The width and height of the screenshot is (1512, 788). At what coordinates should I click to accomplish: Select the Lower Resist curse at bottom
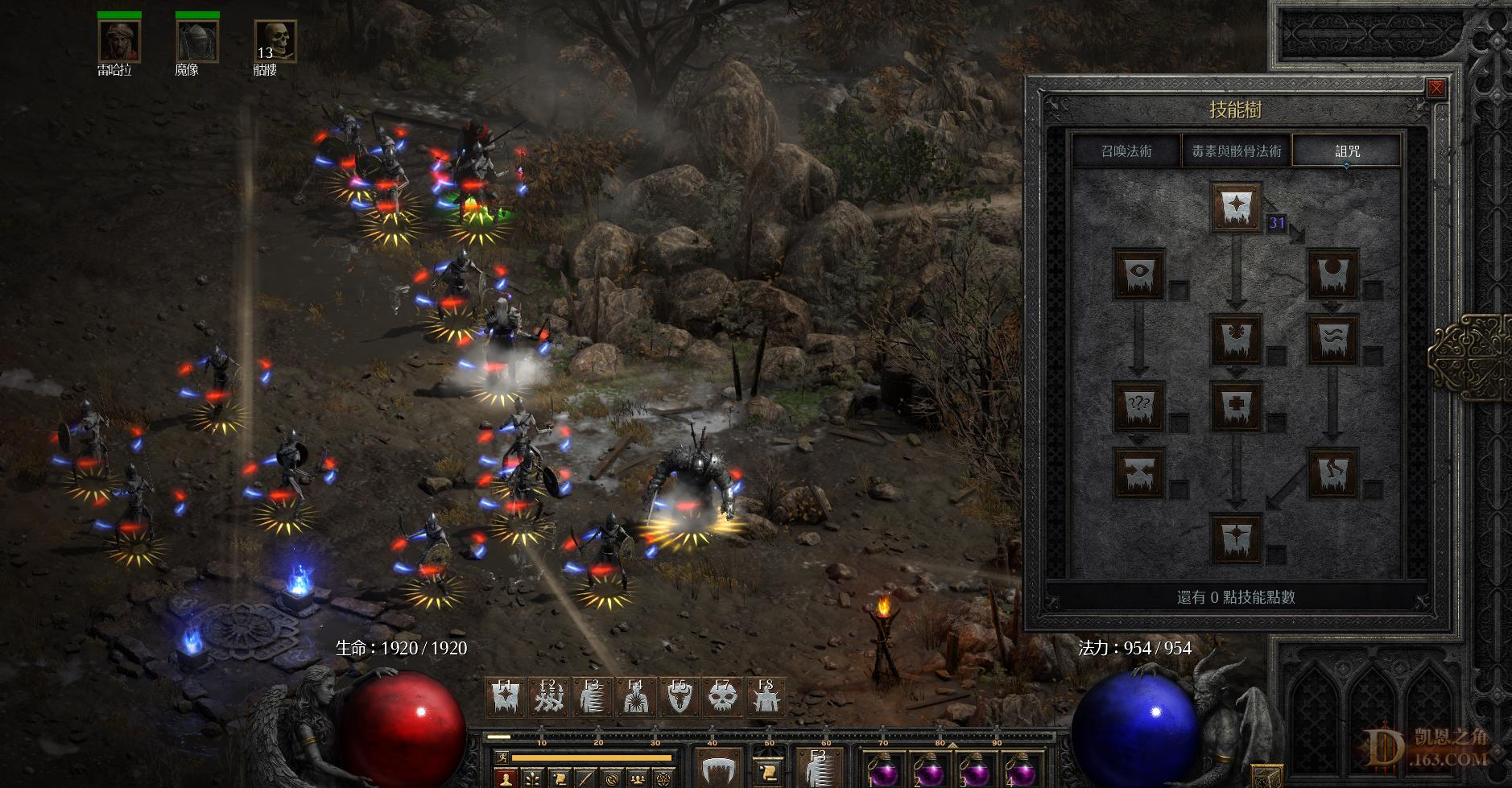pos(1236,538)
